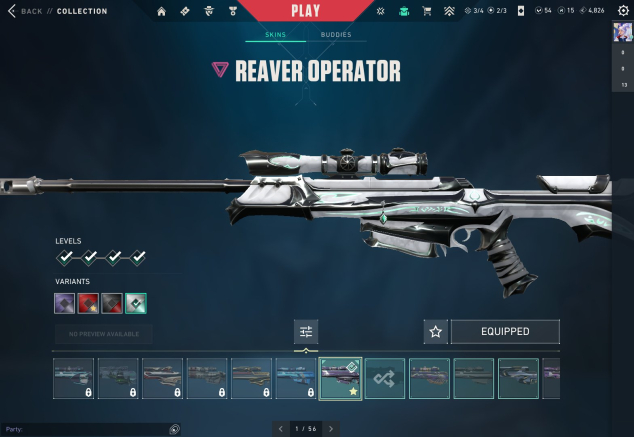Open the home screen icon
634x437 pixels.
(161, 11)
